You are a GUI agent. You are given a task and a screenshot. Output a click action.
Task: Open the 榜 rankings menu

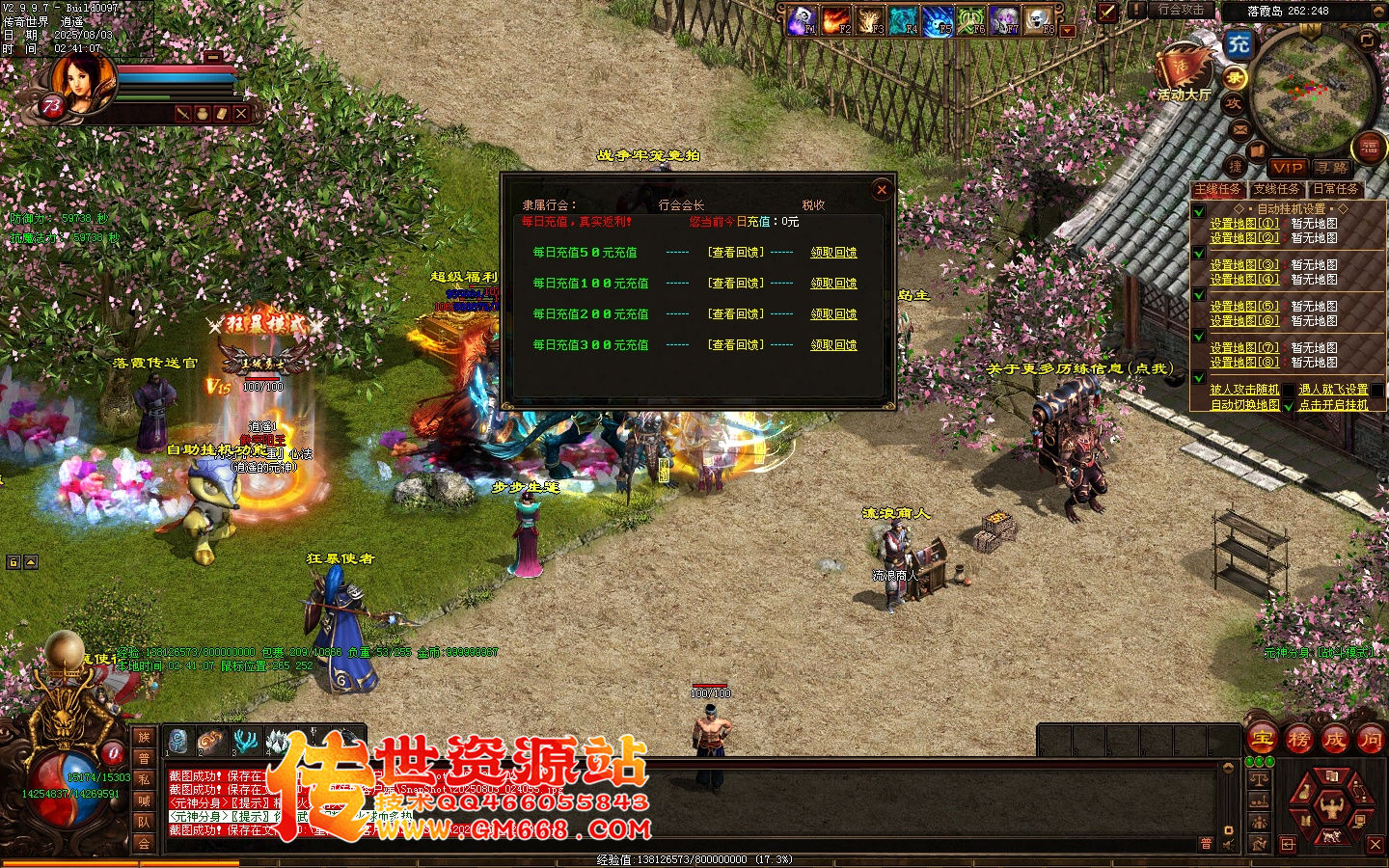click(x=1298, y=740)
